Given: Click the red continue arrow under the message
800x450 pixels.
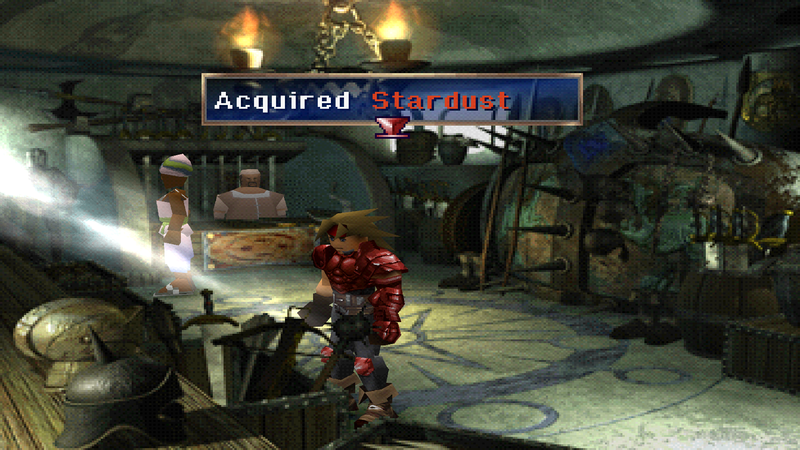Looking at the screenshot, I should (x=385, y=126).
